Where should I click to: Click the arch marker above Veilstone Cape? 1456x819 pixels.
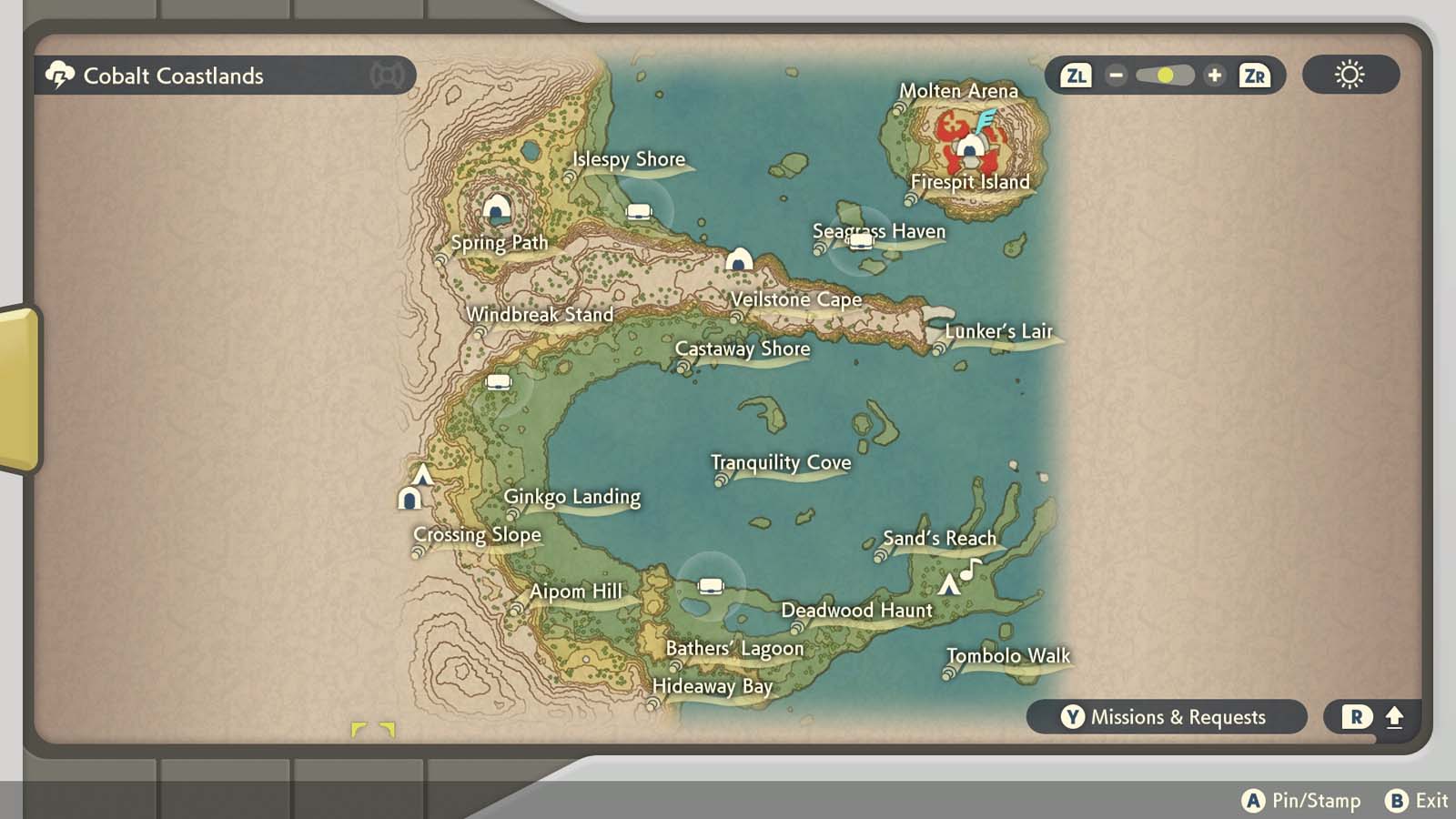click(x=740, y=258)
